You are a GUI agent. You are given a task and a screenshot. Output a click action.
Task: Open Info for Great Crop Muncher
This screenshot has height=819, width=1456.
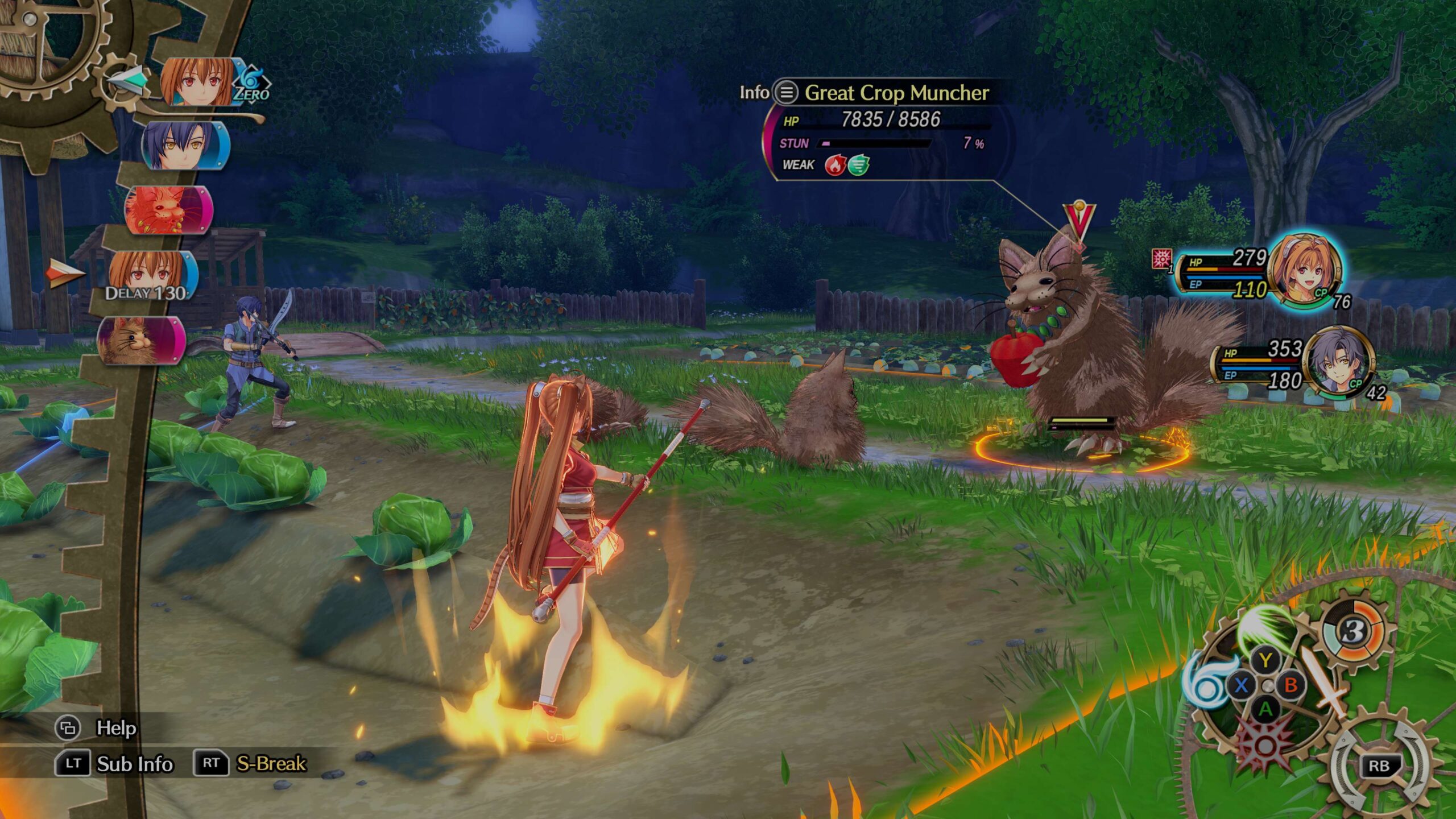click(787, 92)
